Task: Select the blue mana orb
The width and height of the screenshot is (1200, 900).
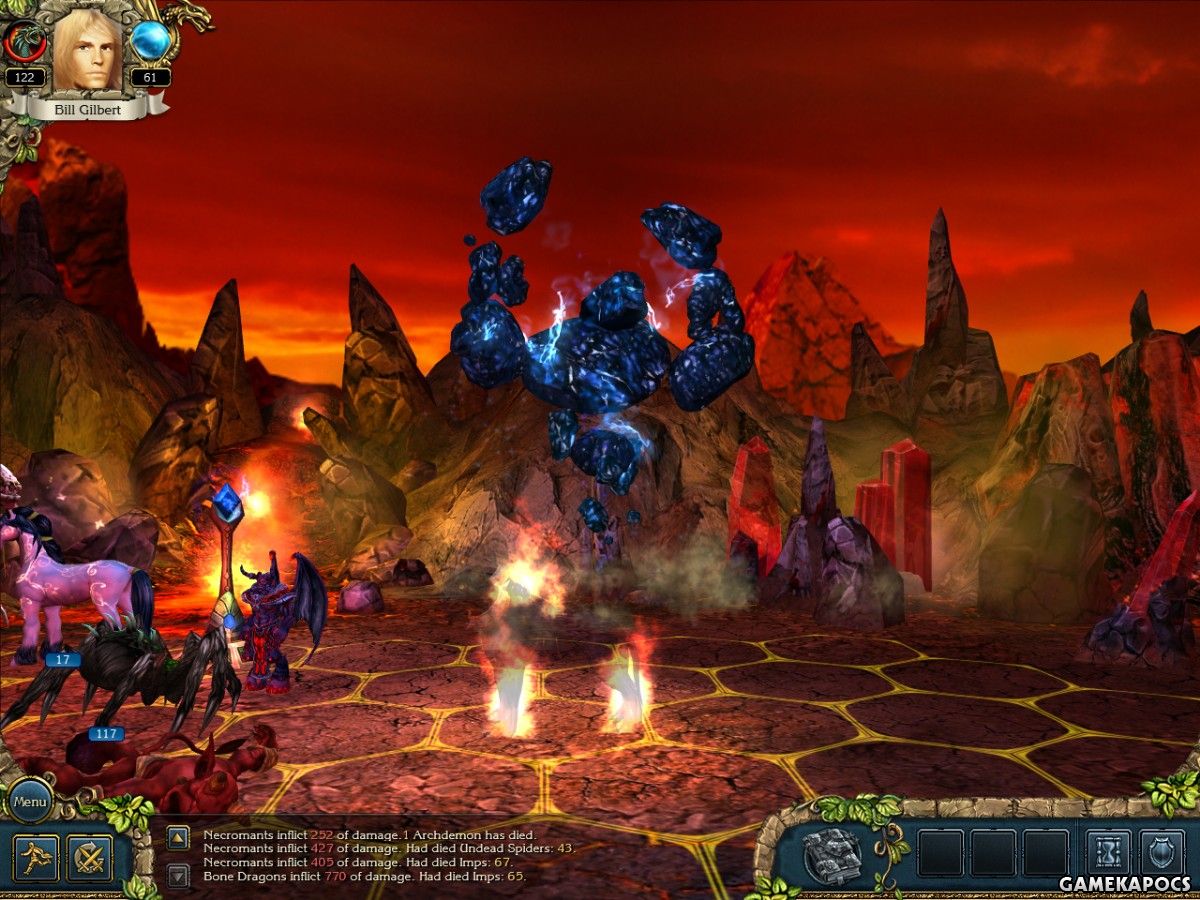Action: point(151,41)
